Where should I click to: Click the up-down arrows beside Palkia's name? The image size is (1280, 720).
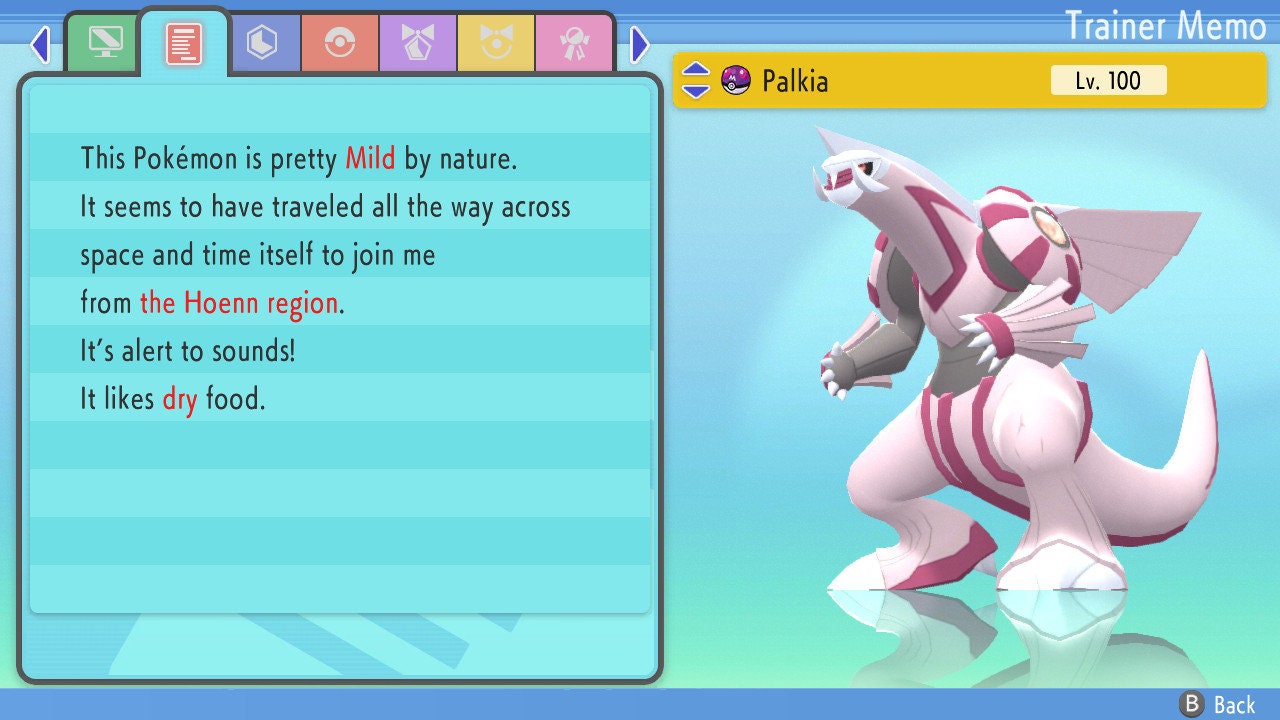click(696, 80)
